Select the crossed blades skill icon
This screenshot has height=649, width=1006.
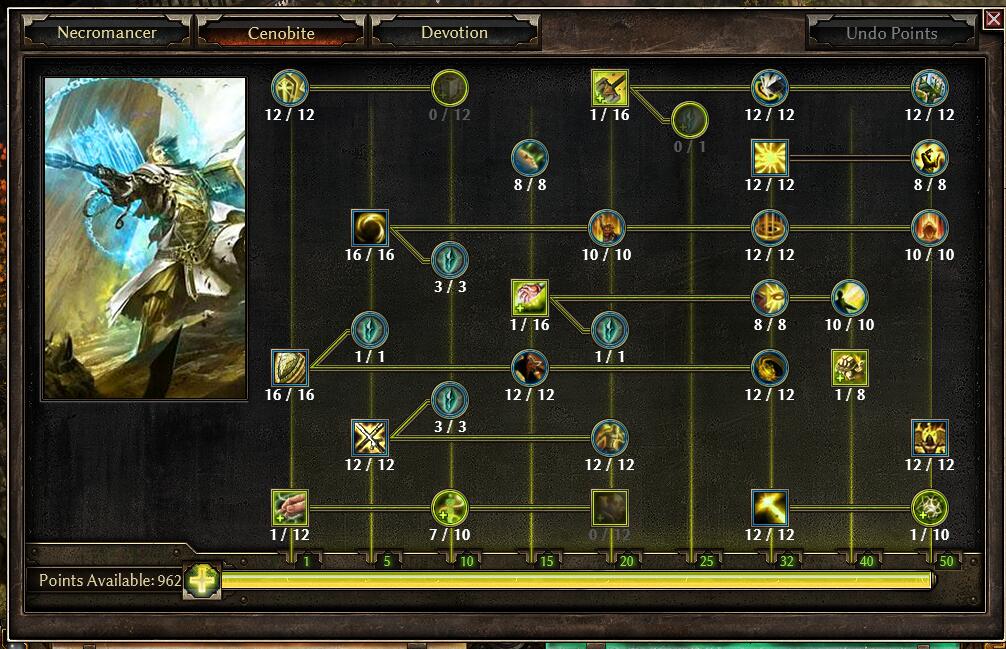(370, 438)
